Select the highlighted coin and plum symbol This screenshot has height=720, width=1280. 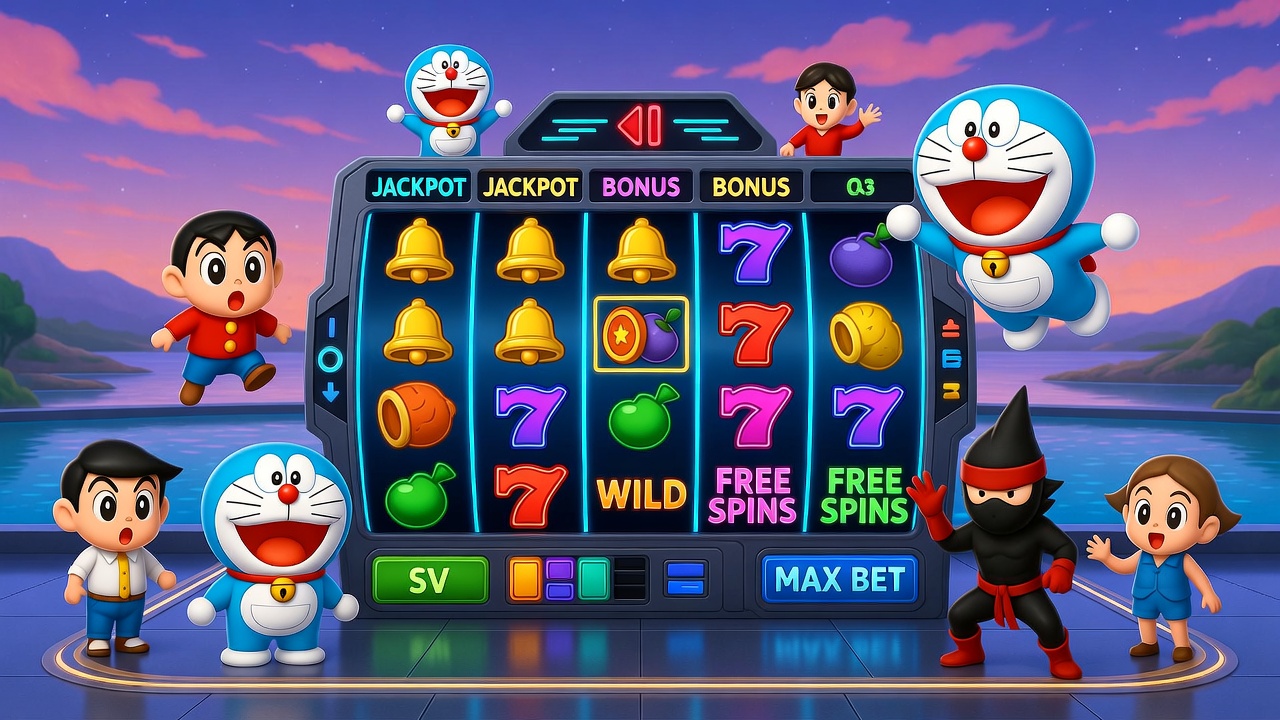[x=640, y=334]
